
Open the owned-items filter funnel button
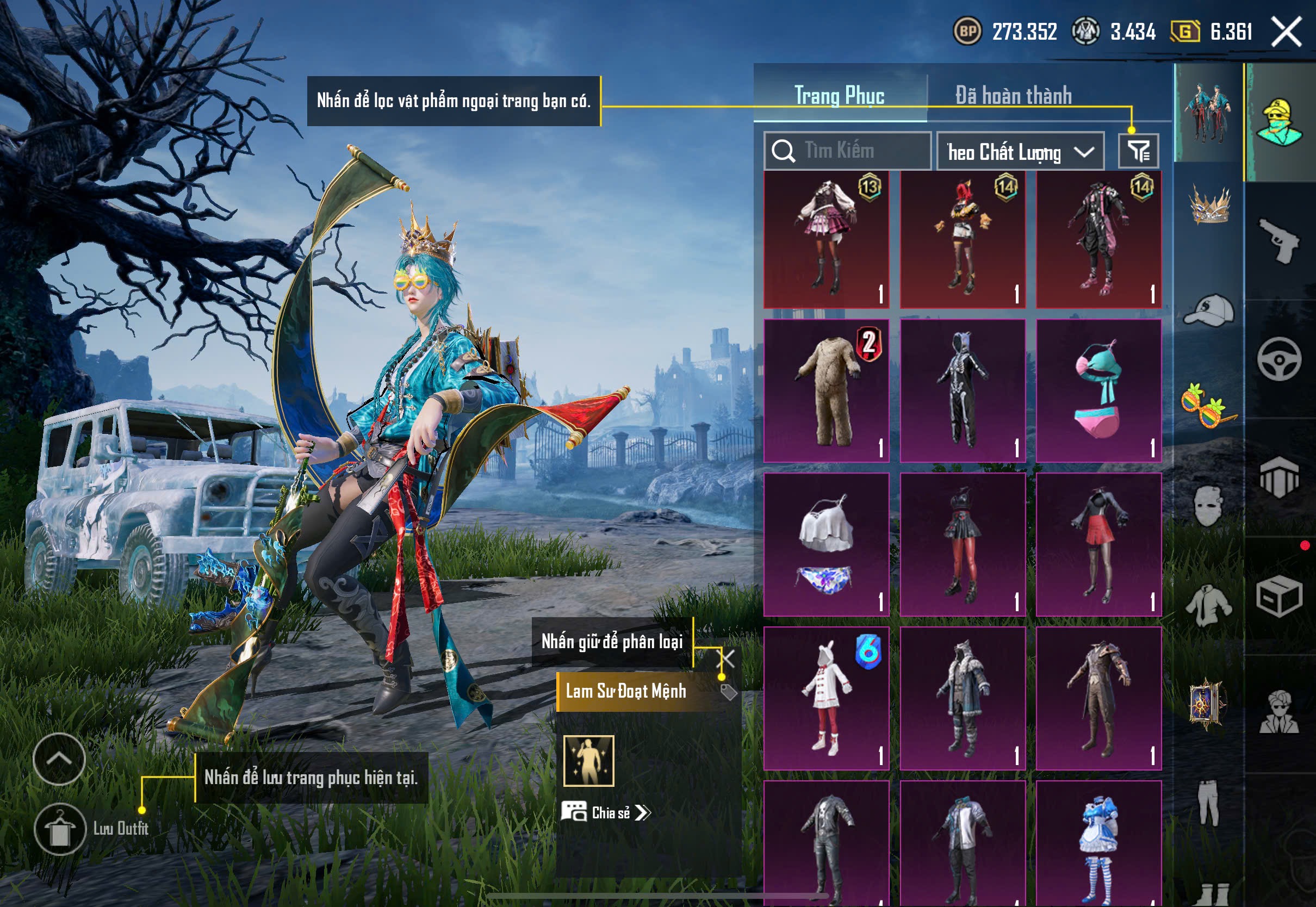1138,151
